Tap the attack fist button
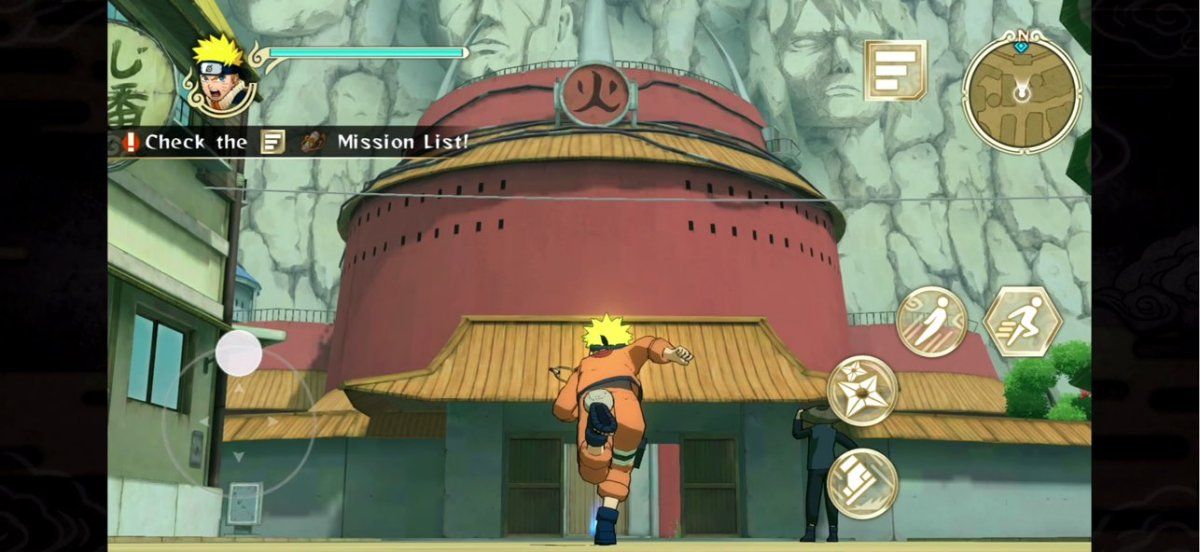Viewport: 1200px width, 552px height. pyautogui.click(x=862, y=483)
